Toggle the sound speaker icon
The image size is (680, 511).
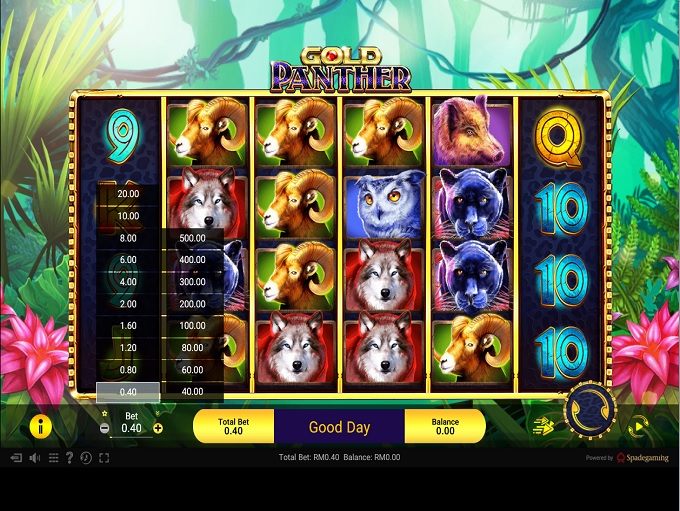pyautogui.click(x=34, y=458)
